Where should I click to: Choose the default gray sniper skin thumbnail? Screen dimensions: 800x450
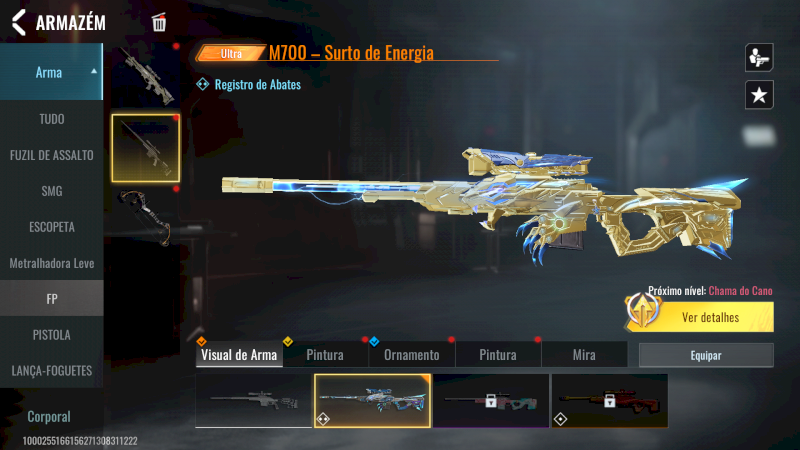coord(253,401)
